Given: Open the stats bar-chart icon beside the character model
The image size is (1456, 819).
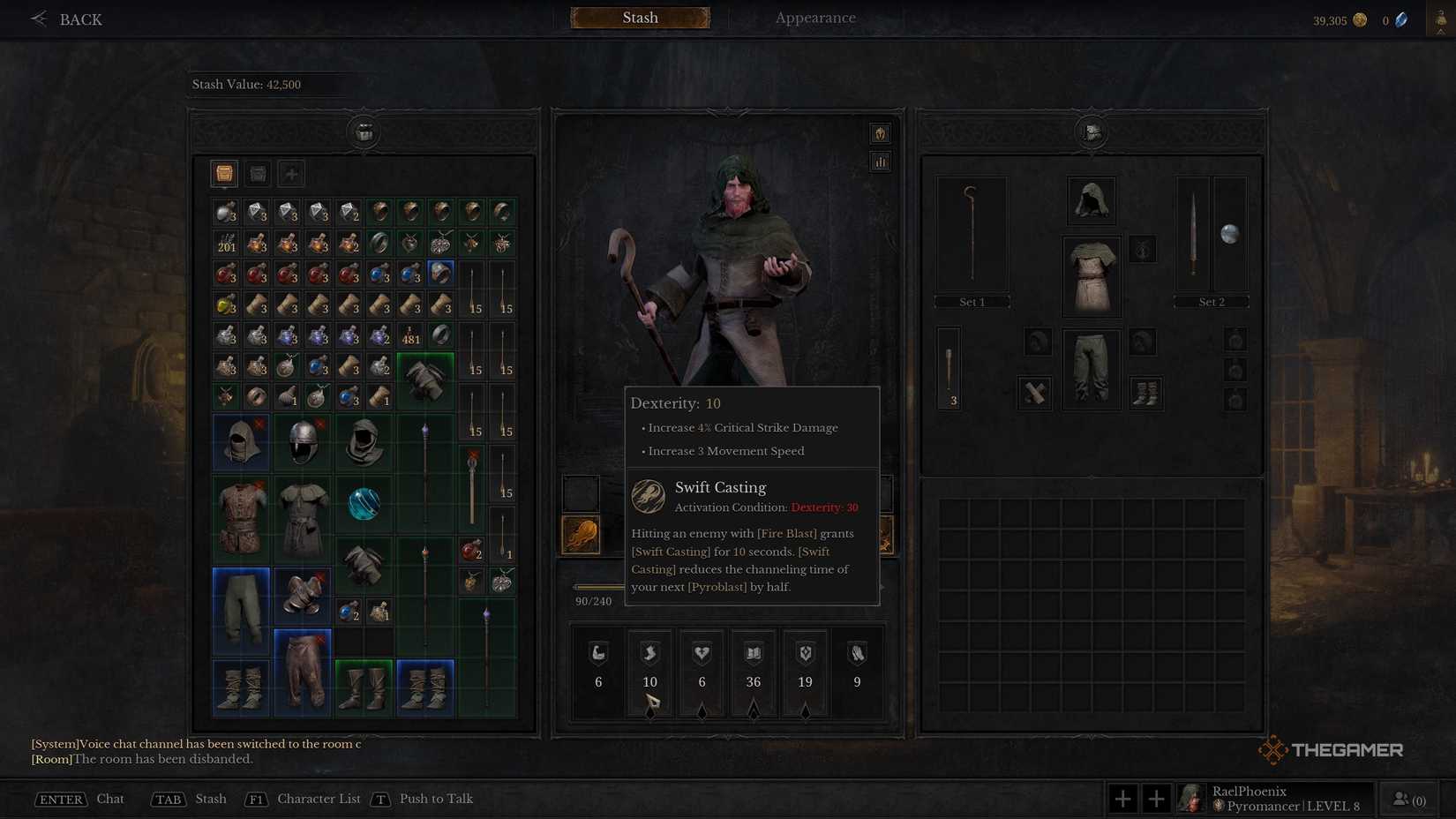Looking at the screenshot, I should click(879, 162).
